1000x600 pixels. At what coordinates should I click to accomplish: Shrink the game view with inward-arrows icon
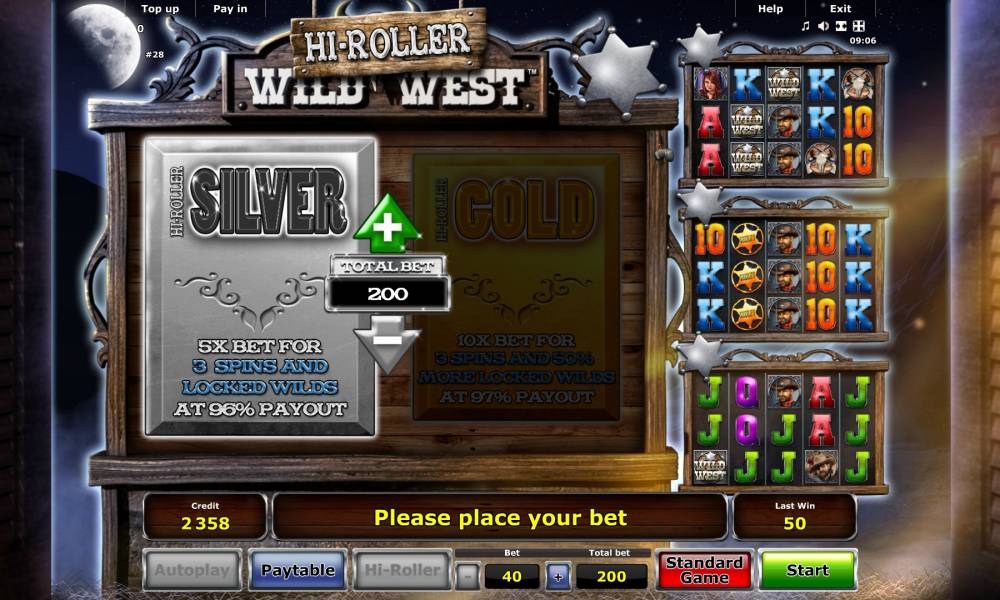[x=841, y=26]
